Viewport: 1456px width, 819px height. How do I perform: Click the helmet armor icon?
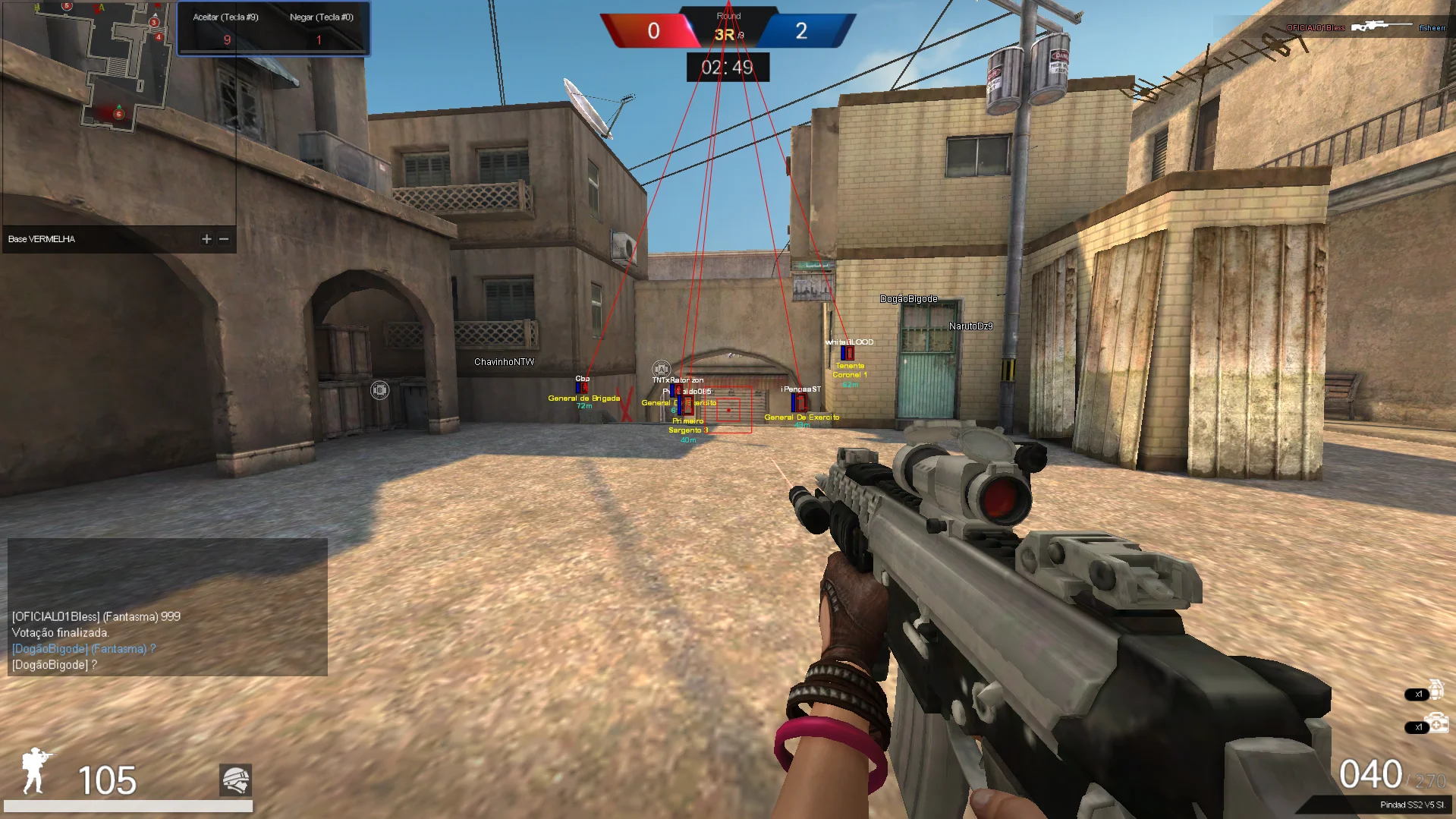pyautogui.click(x=235, y=780)
